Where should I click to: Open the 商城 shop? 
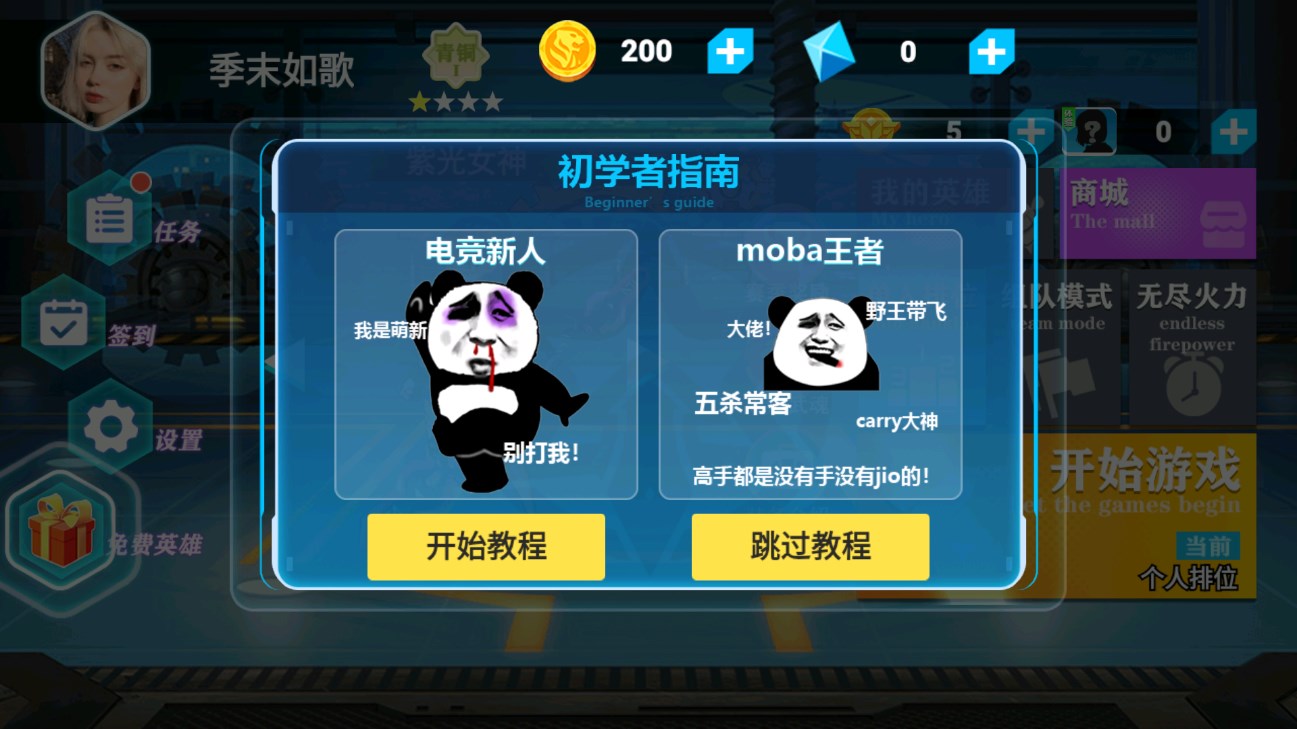pyautogui.click(x=1158, y=213)
